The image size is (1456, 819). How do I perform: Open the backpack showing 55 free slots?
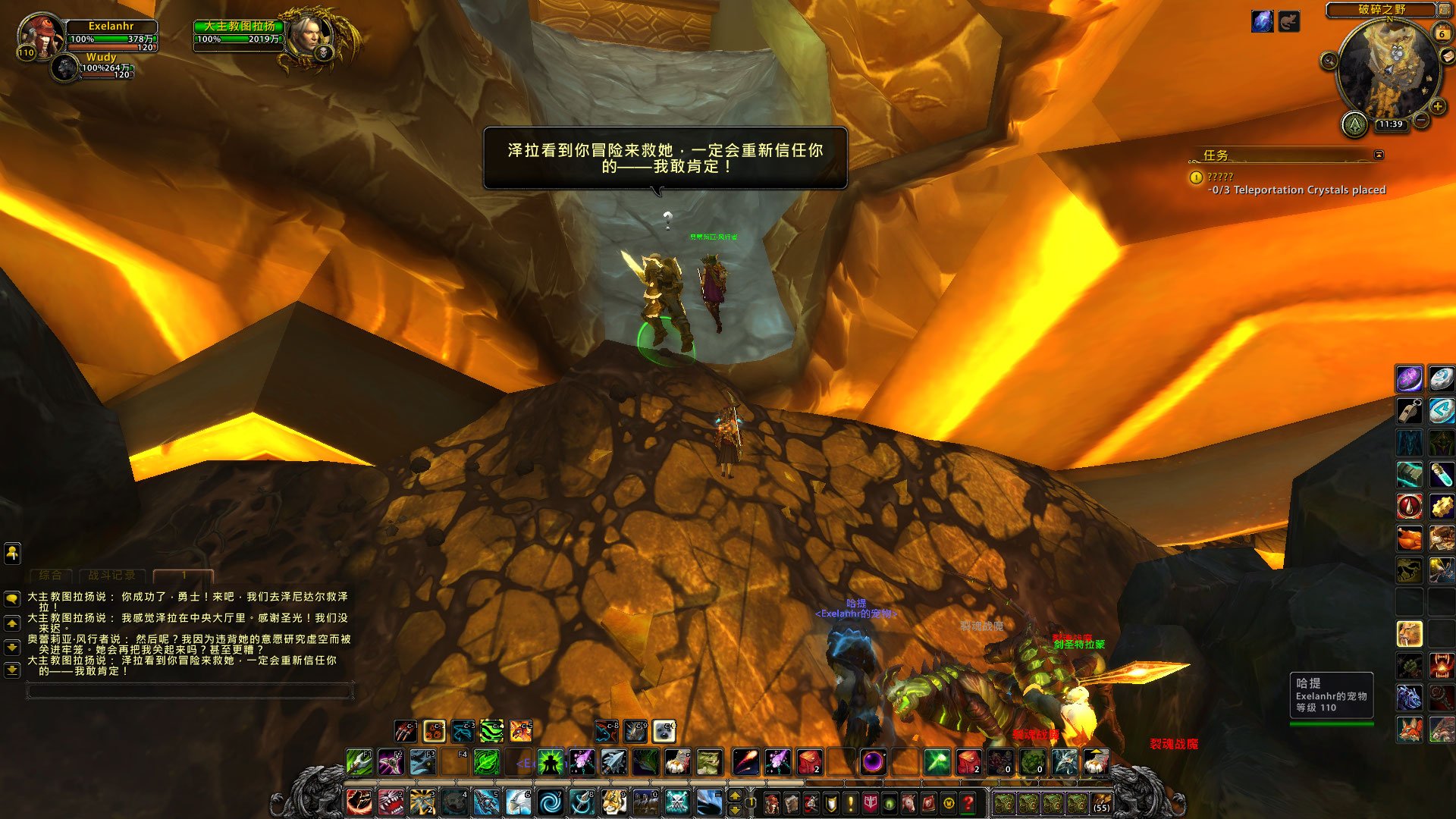(1101, 802)
